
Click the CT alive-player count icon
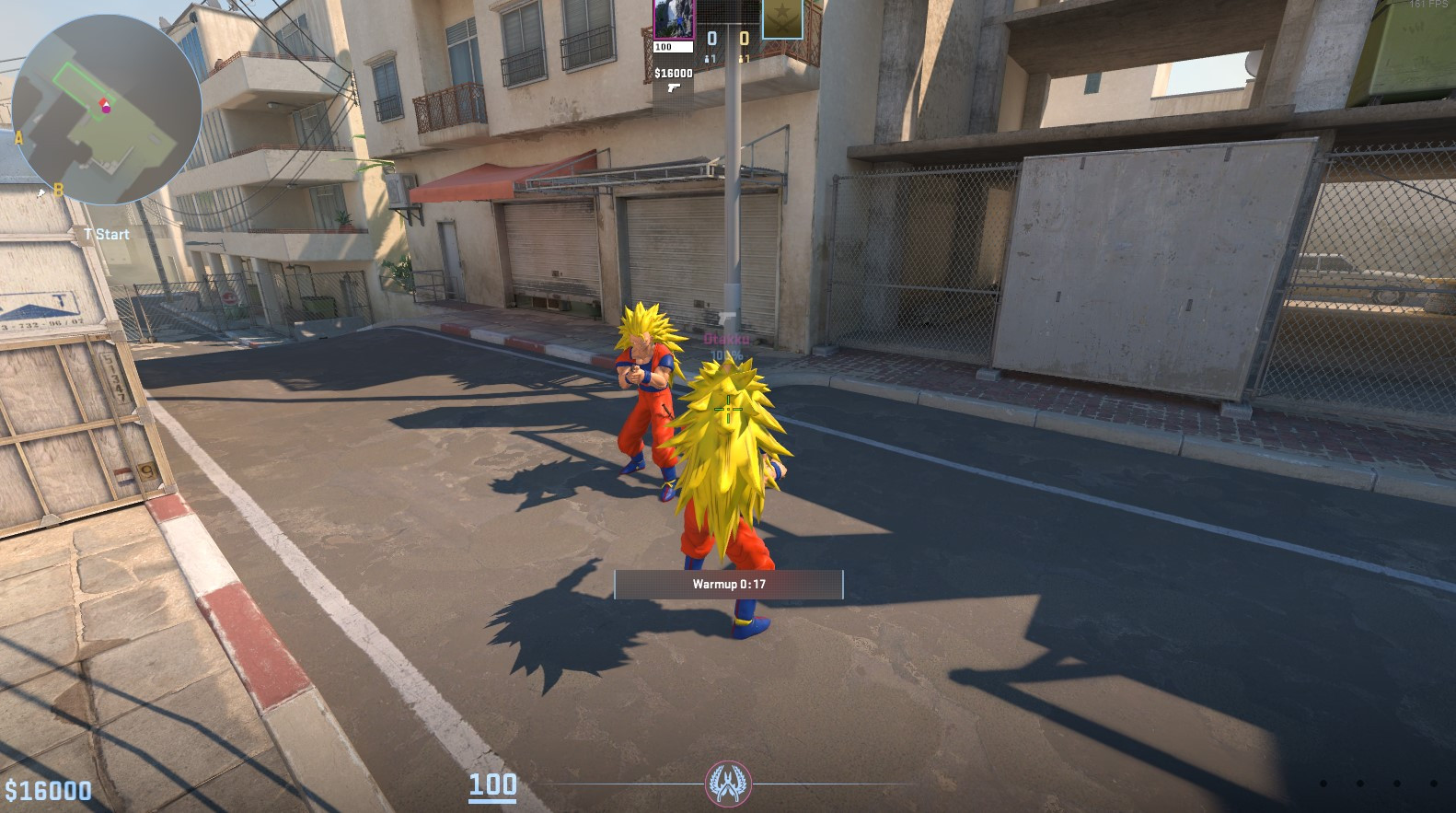pos(708,59)
